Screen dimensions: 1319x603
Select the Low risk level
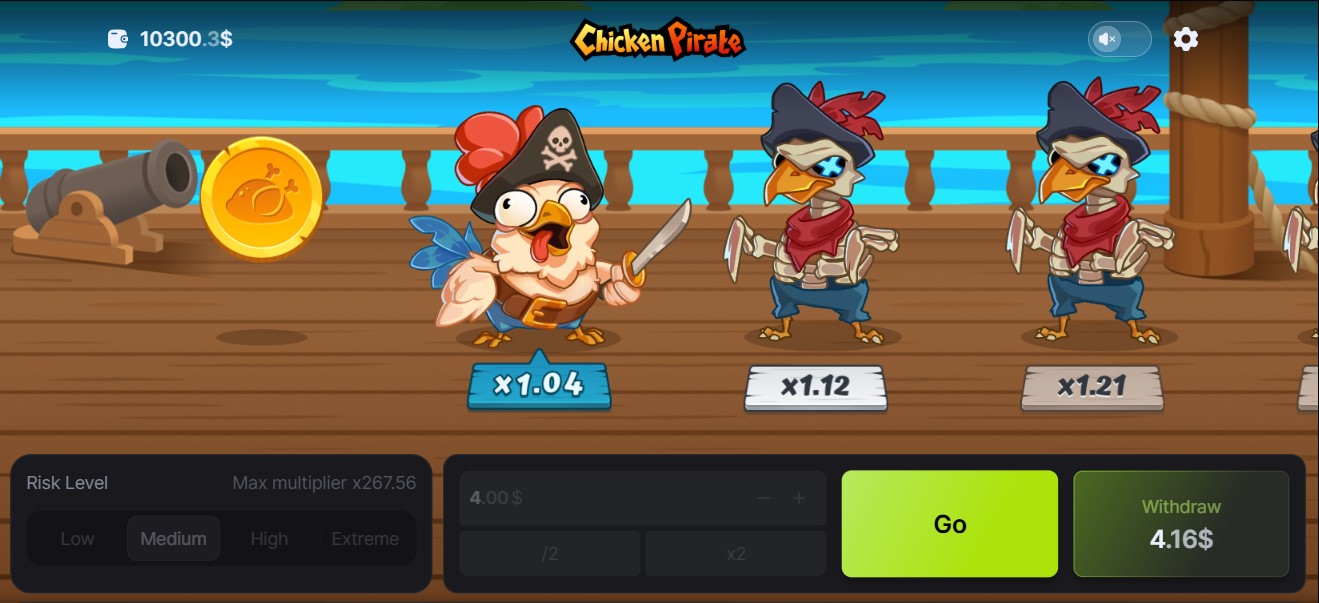point(77,539)
